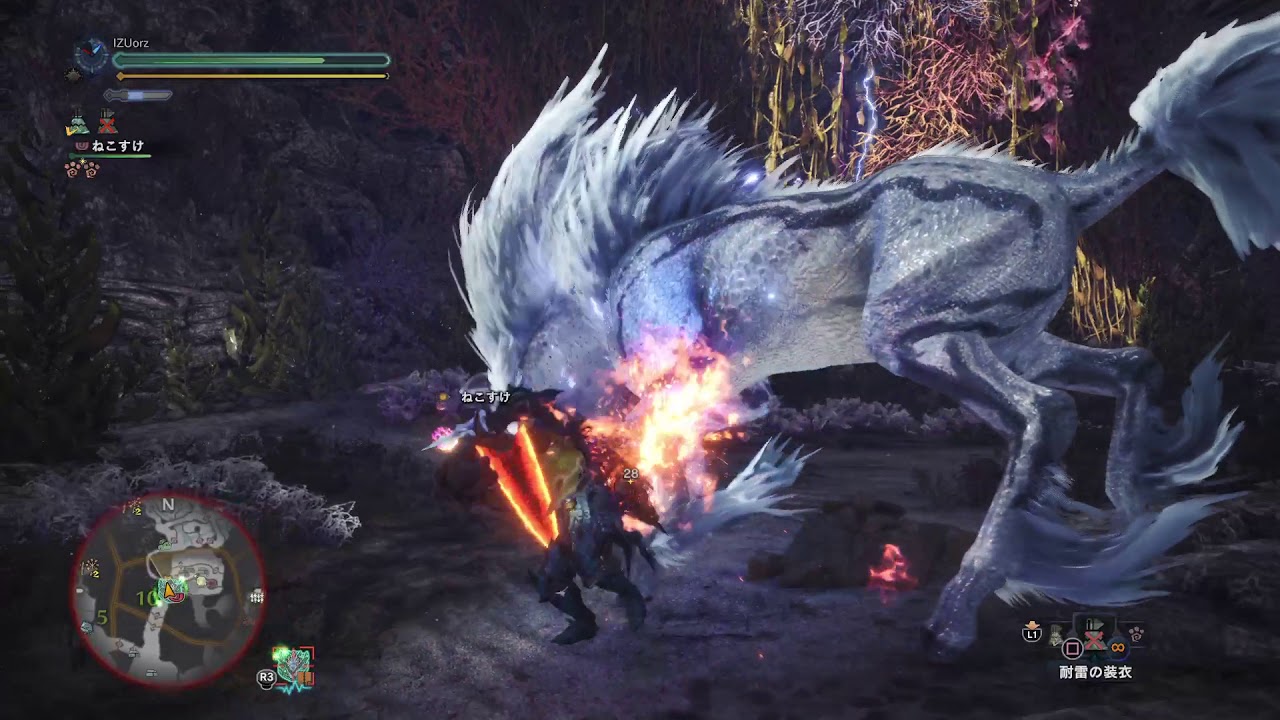Click the crossed-out mantle status icon
This screenshot has width=1280, height=720.
click(107, 123)
